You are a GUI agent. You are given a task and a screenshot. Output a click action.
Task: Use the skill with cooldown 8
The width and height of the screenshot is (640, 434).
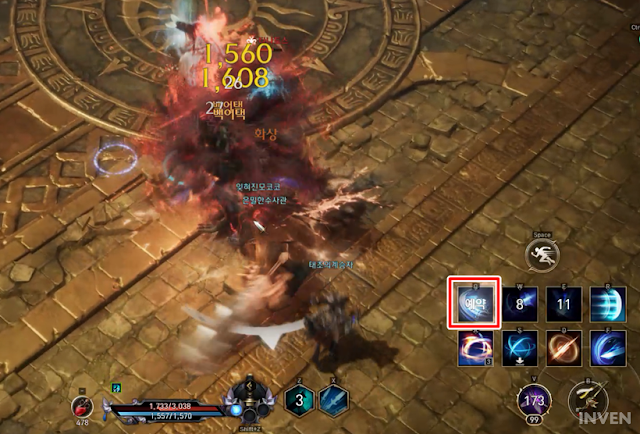[x=517, y=303]
